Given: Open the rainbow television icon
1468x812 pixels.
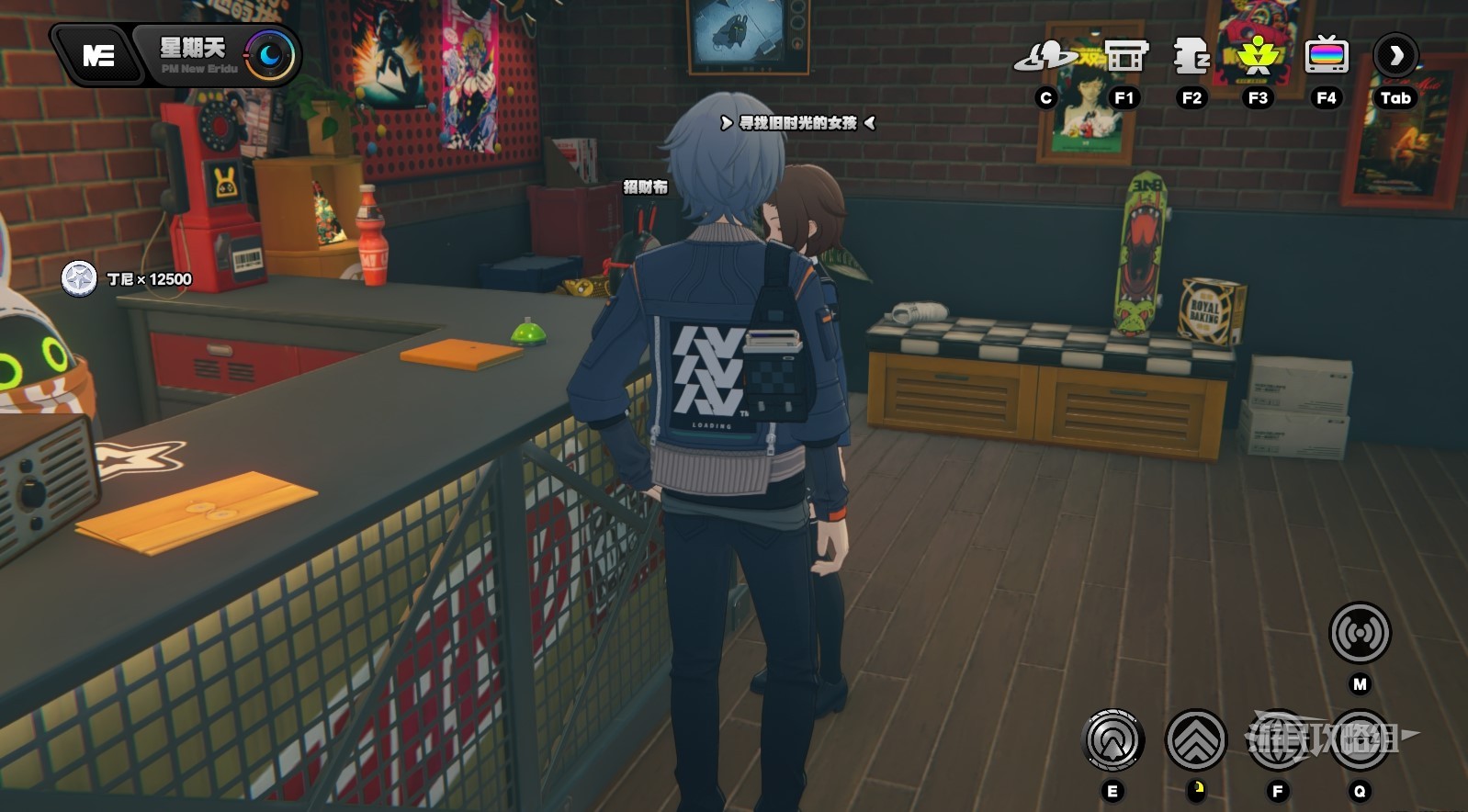Looking at the screenshot, I should [1327, 57].
